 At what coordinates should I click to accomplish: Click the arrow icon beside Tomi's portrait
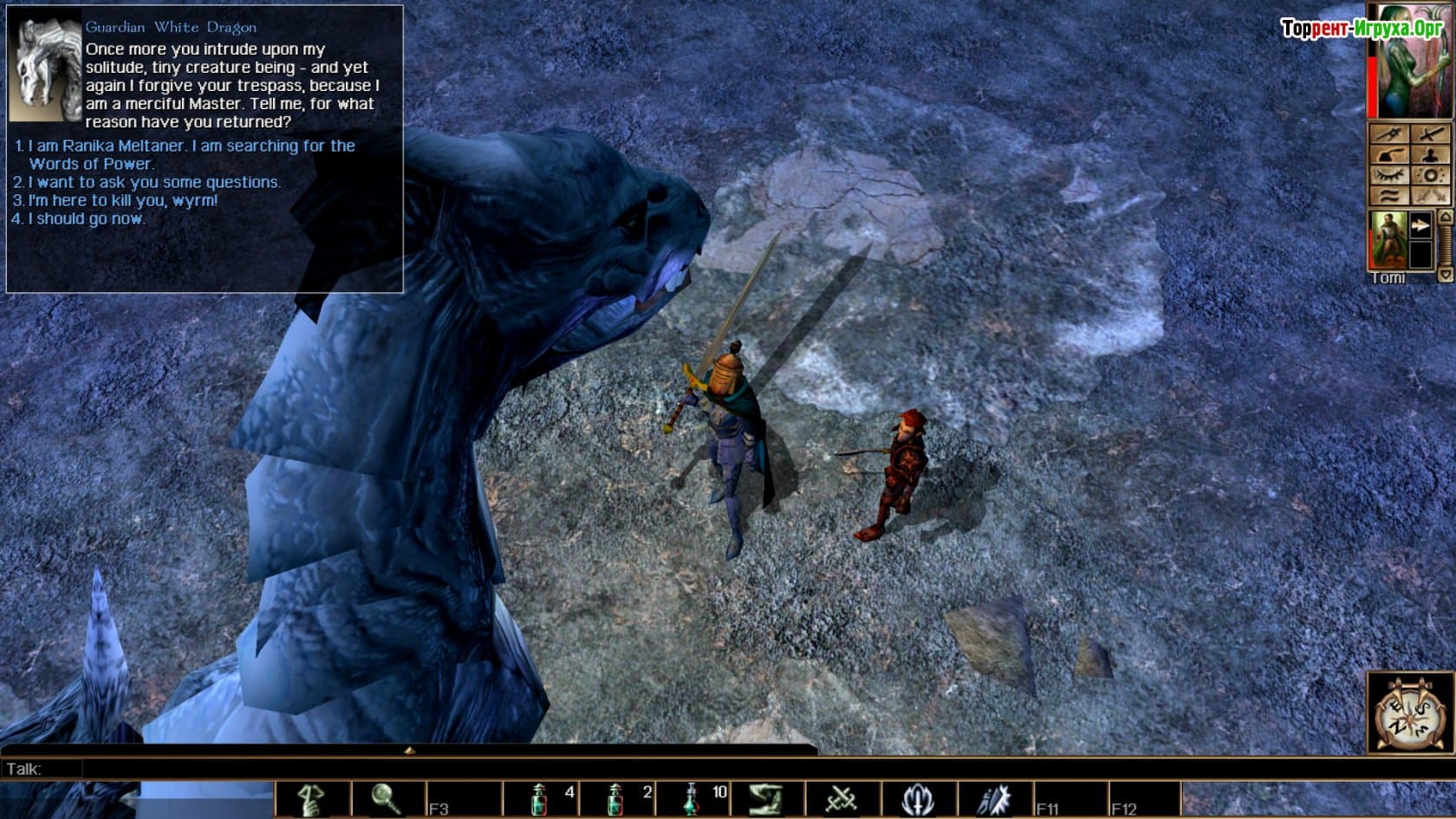point(1420,226)
